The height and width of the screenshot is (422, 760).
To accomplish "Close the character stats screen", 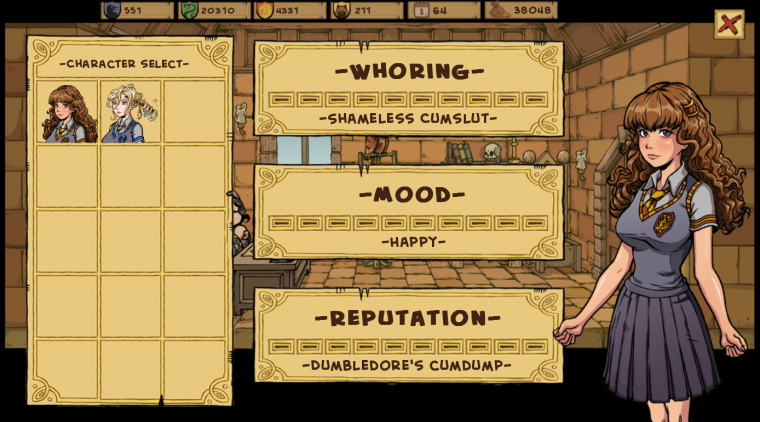I will 729,24.
